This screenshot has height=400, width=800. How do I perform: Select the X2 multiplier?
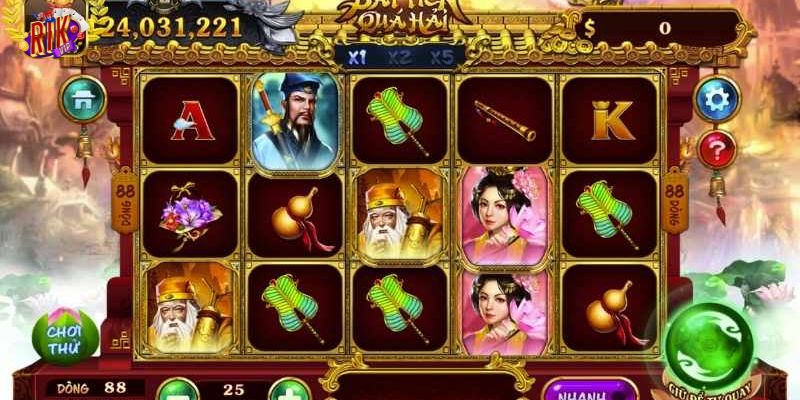(399, 57)
